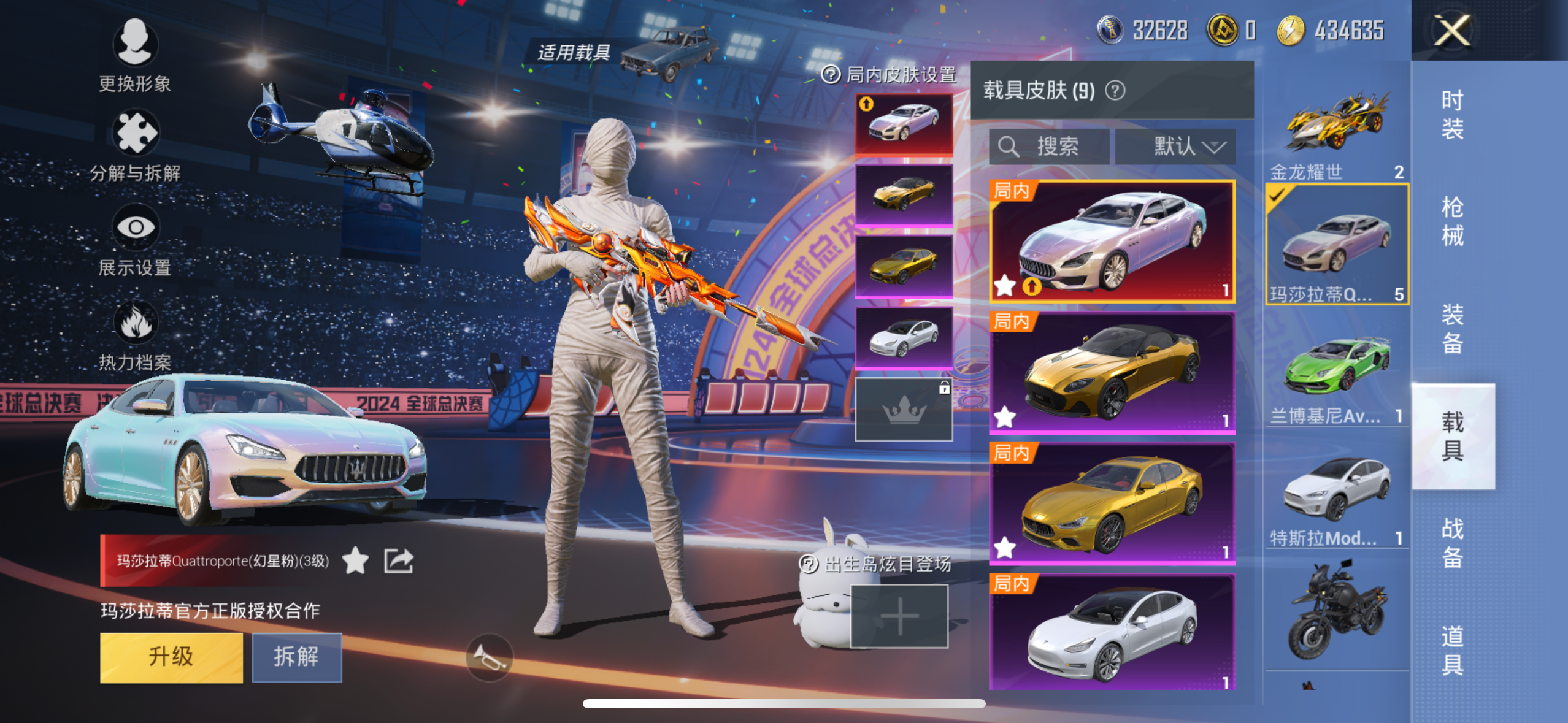The image size is (1568, 723).
Task: Select the 装备 equipment tab
Action: click(x=1452, y=329)
